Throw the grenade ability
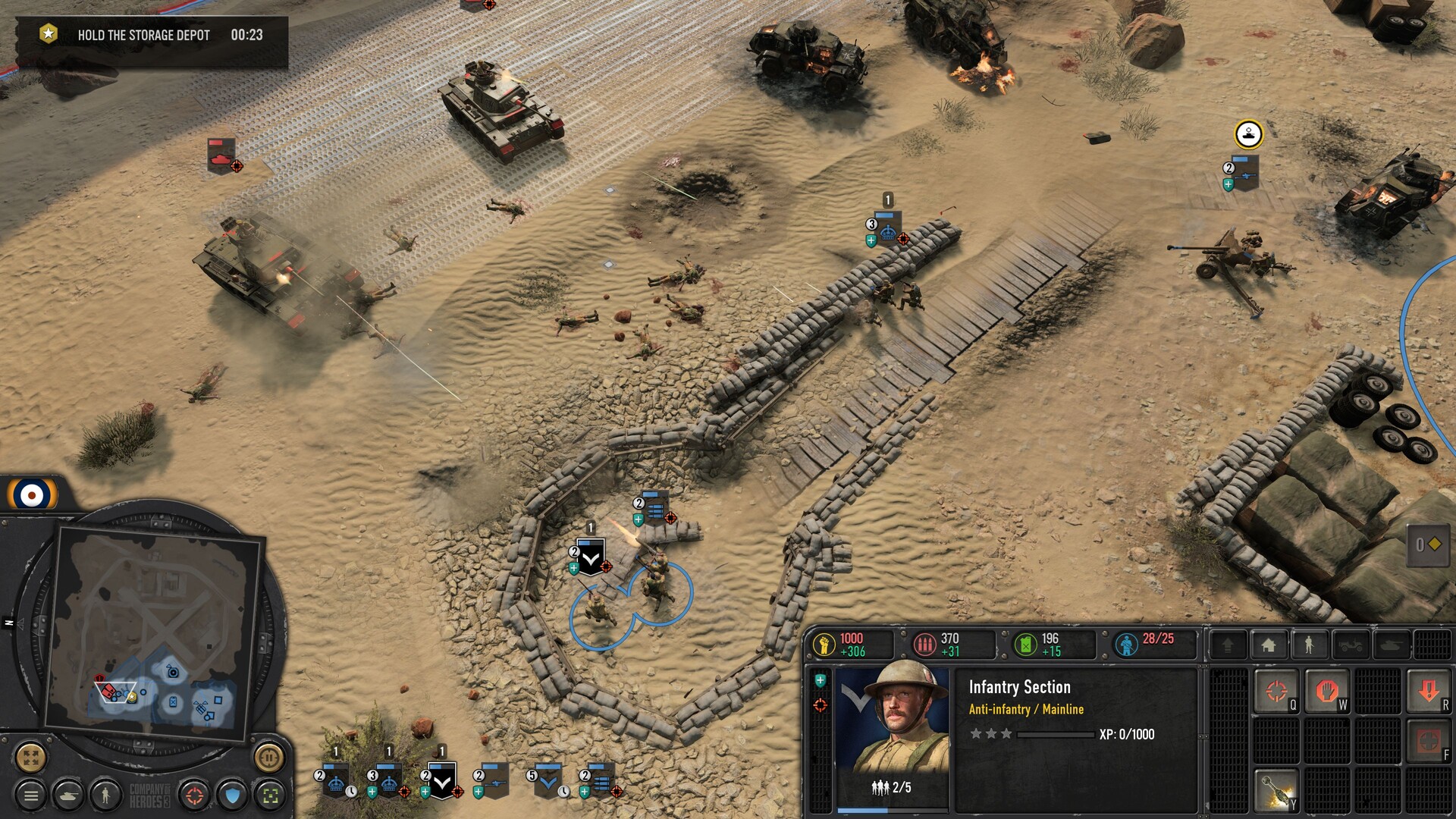Viewport: 1456px width, 819px height. [1276, 789]
